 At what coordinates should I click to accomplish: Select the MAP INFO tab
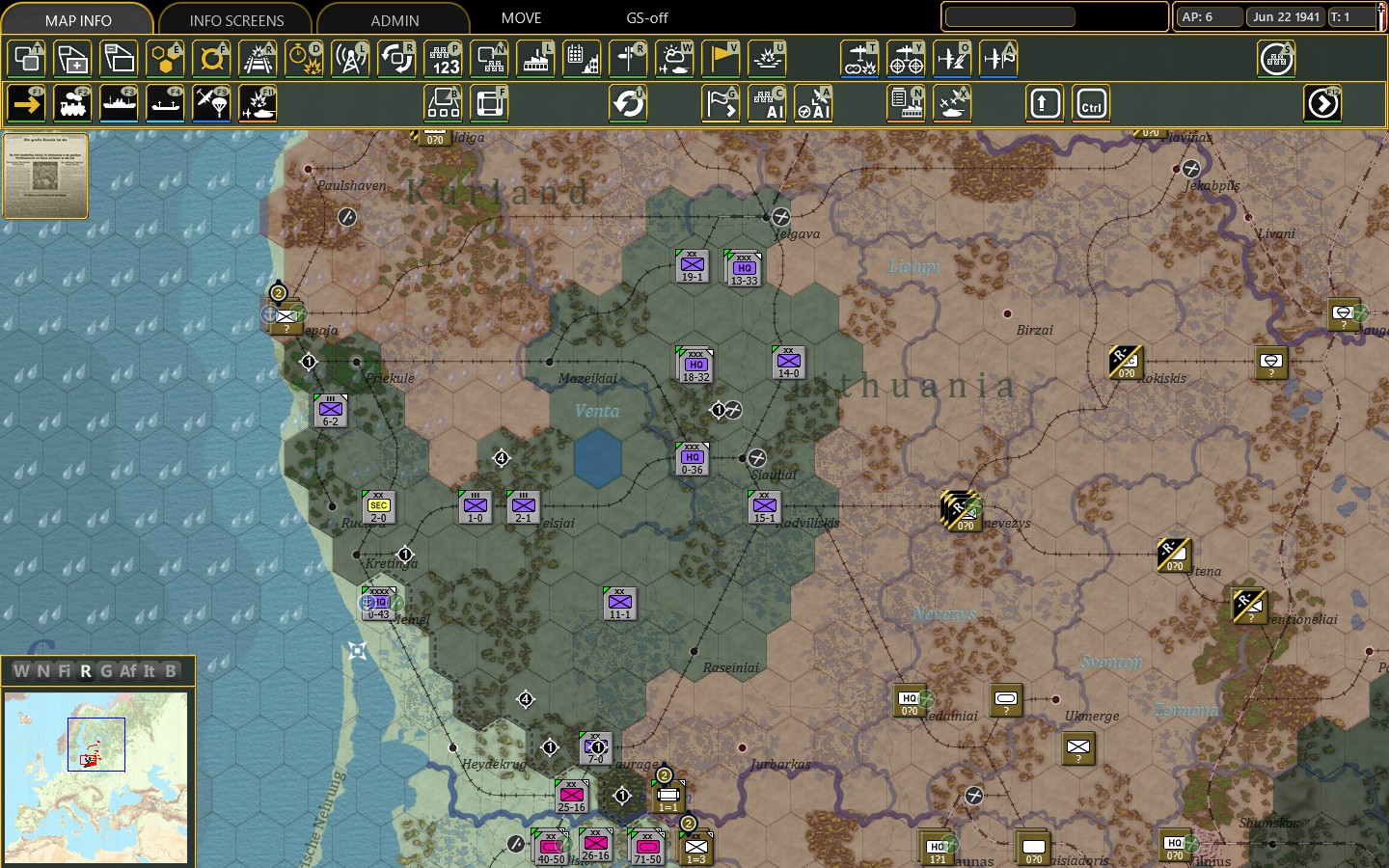tap(78, 19)
